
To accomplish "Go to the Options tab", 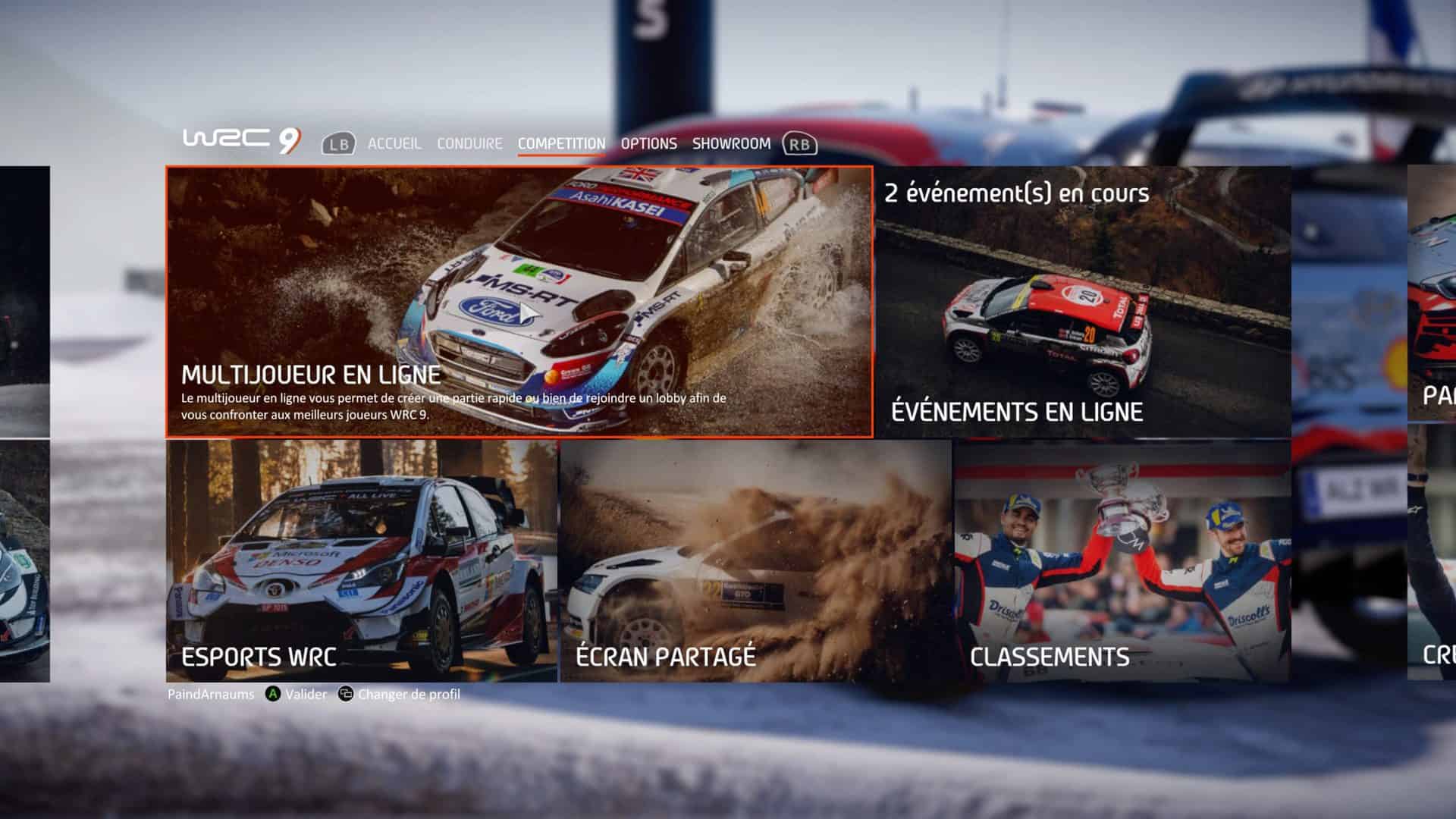I will pyautogui.click(x=648, y=143).
